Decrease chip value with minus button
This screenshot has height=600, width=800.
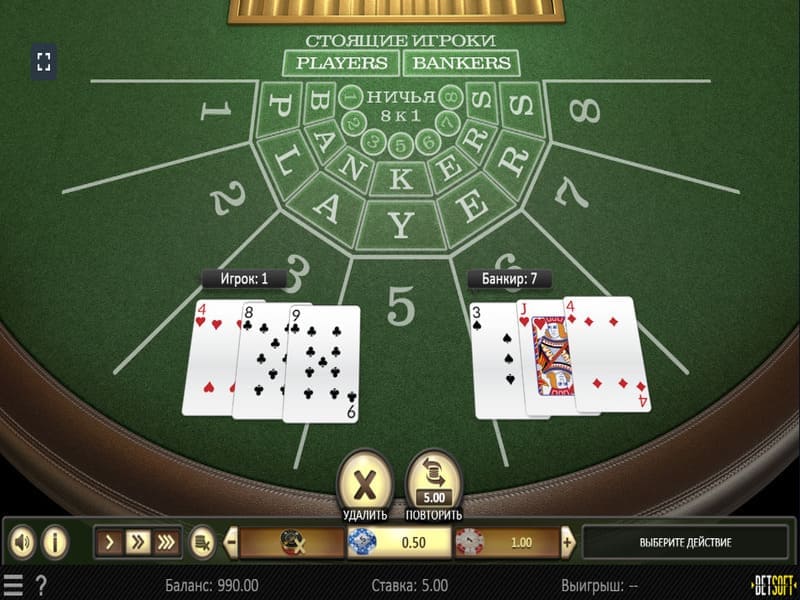[x=231, y=543]
